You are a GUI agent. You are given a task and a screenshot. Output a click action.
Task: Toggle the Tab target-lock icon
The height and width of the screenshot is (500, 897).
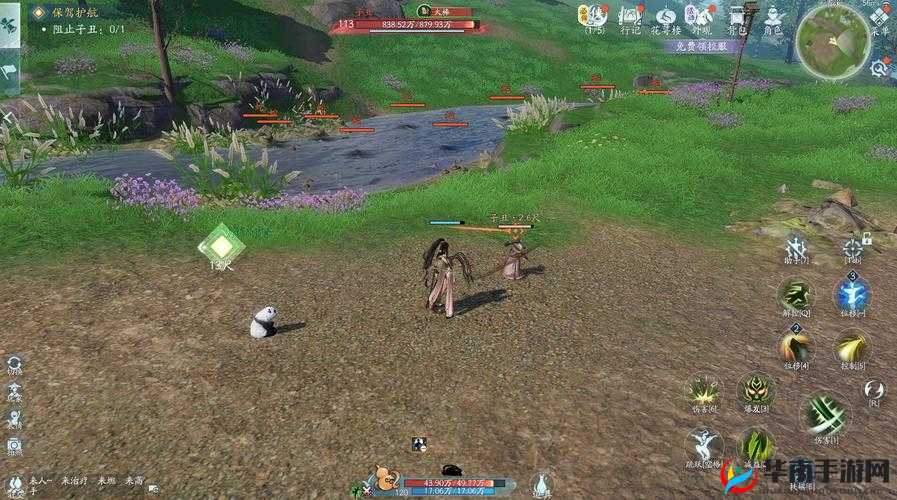click(852, 245)
